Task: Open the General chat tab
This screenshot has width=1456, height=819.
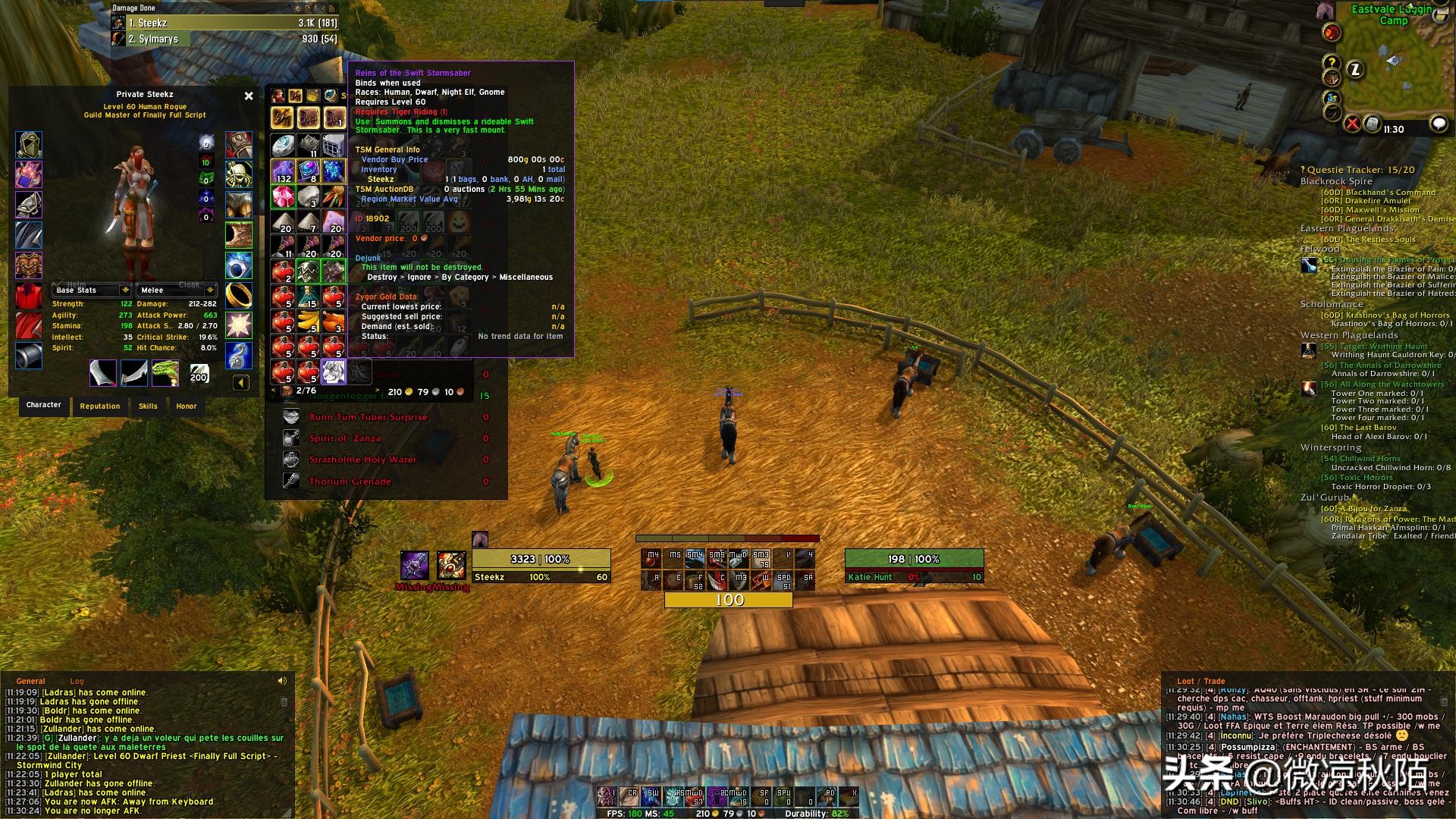Action: (31, 681)
